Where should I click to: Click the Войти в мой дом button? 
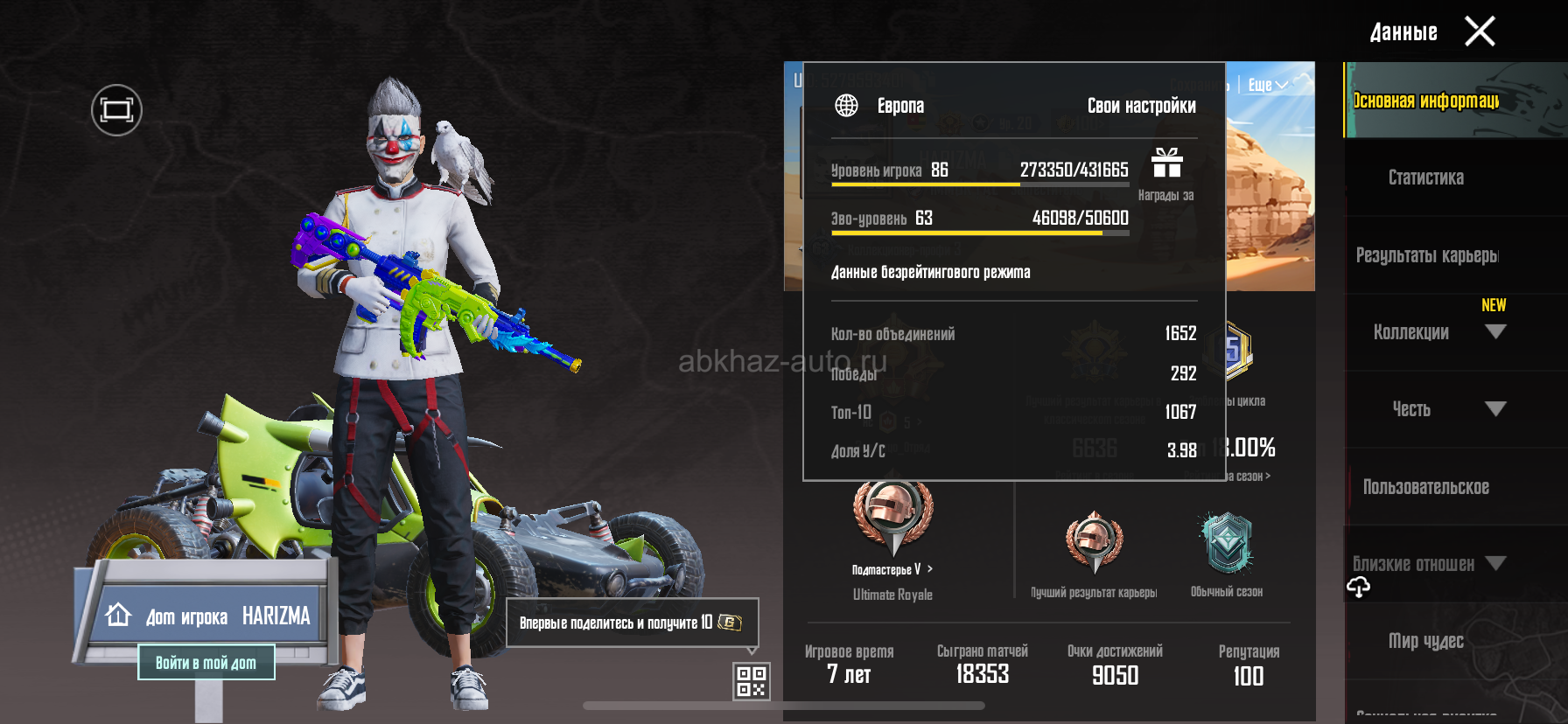(206, 663)
